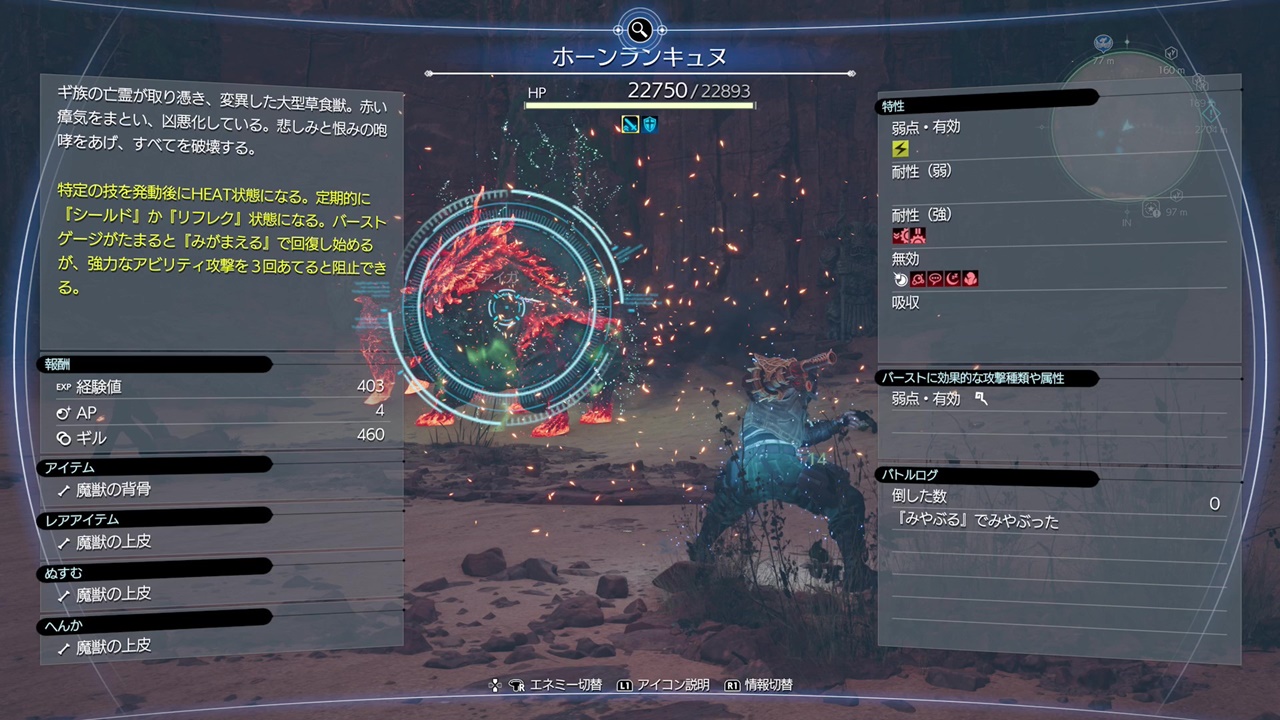The width and height of the screenshot is (1280, 720).
Task: Select the sleep immunity moon icon under 無効
Action: (x=953, y=278)
